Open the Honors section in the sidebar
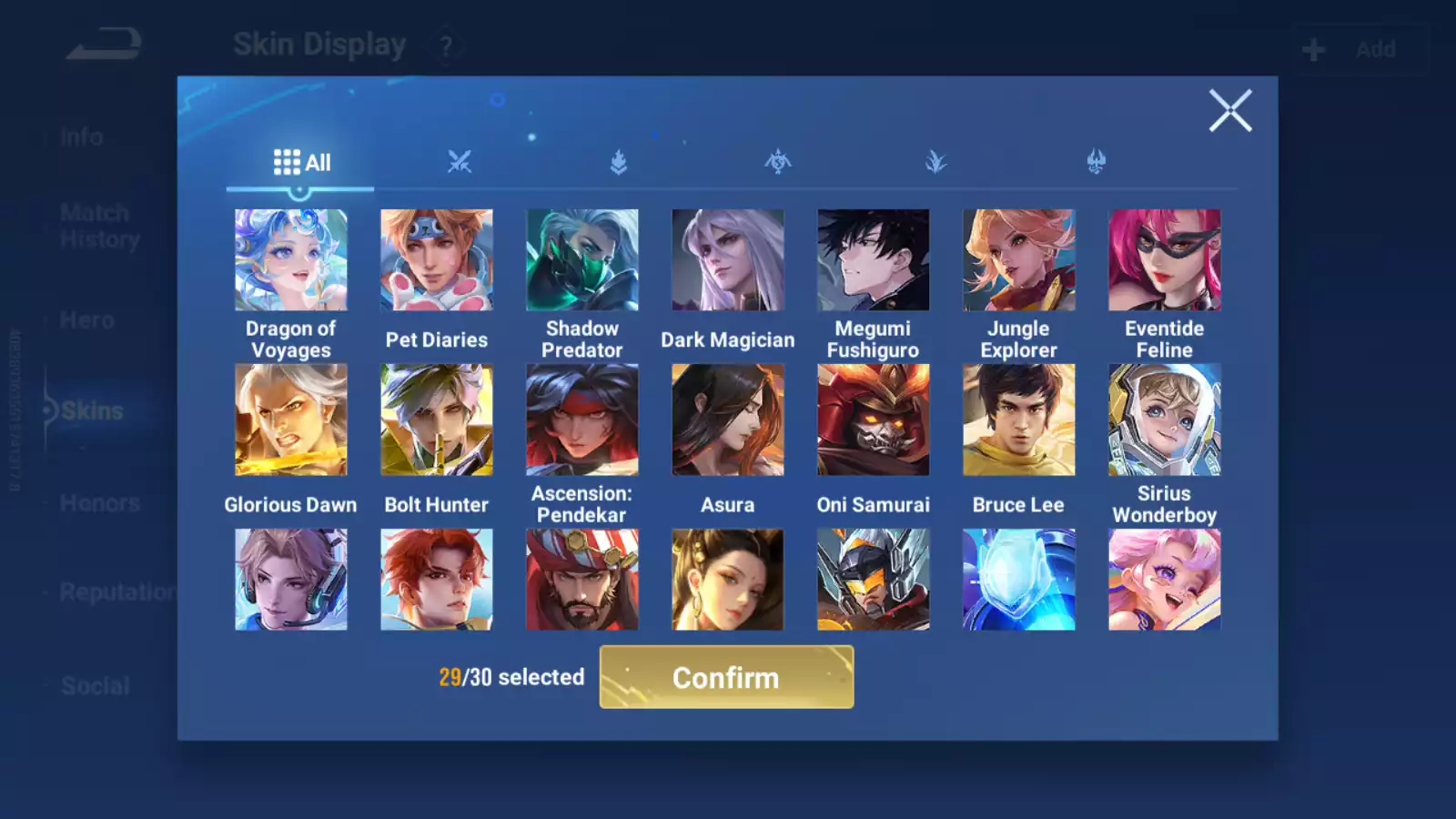 click(100, 503)
